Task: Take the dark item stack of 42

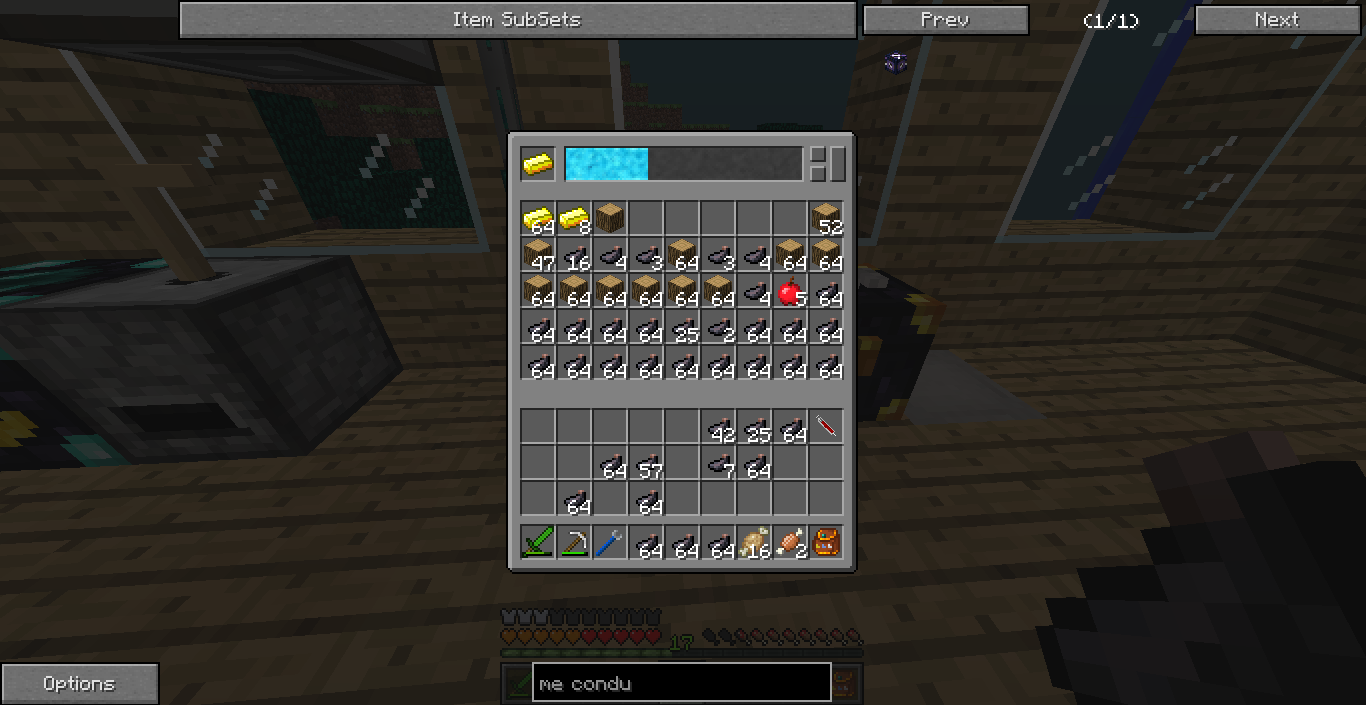Action: pyautogui.click(x=718, y=427)
